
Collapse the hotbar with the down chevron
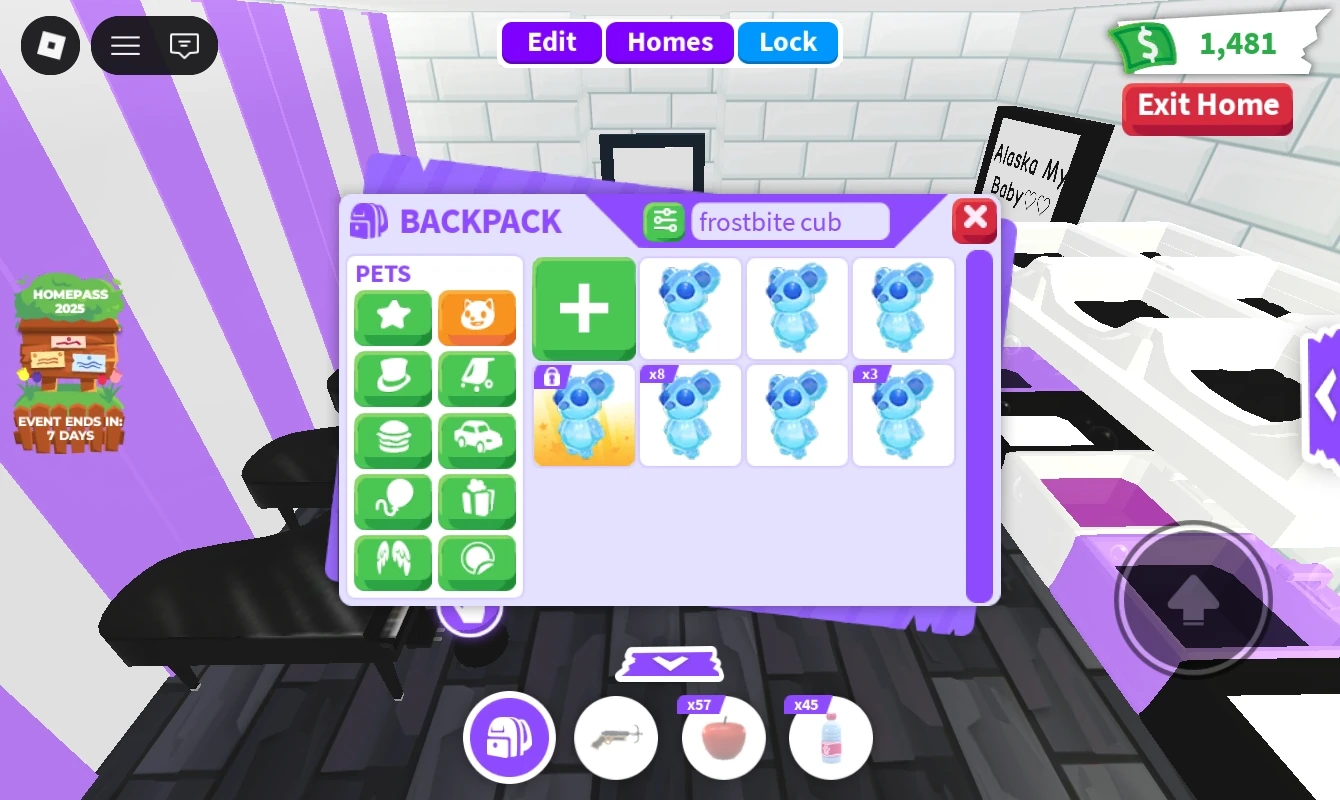[x=669, y=663]
